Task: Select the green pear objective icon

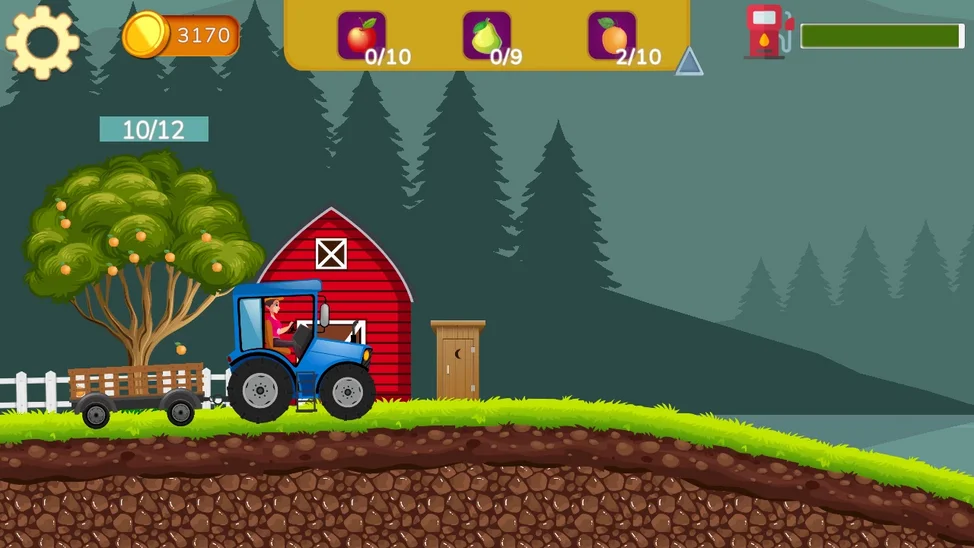Action: coord(486,36)
